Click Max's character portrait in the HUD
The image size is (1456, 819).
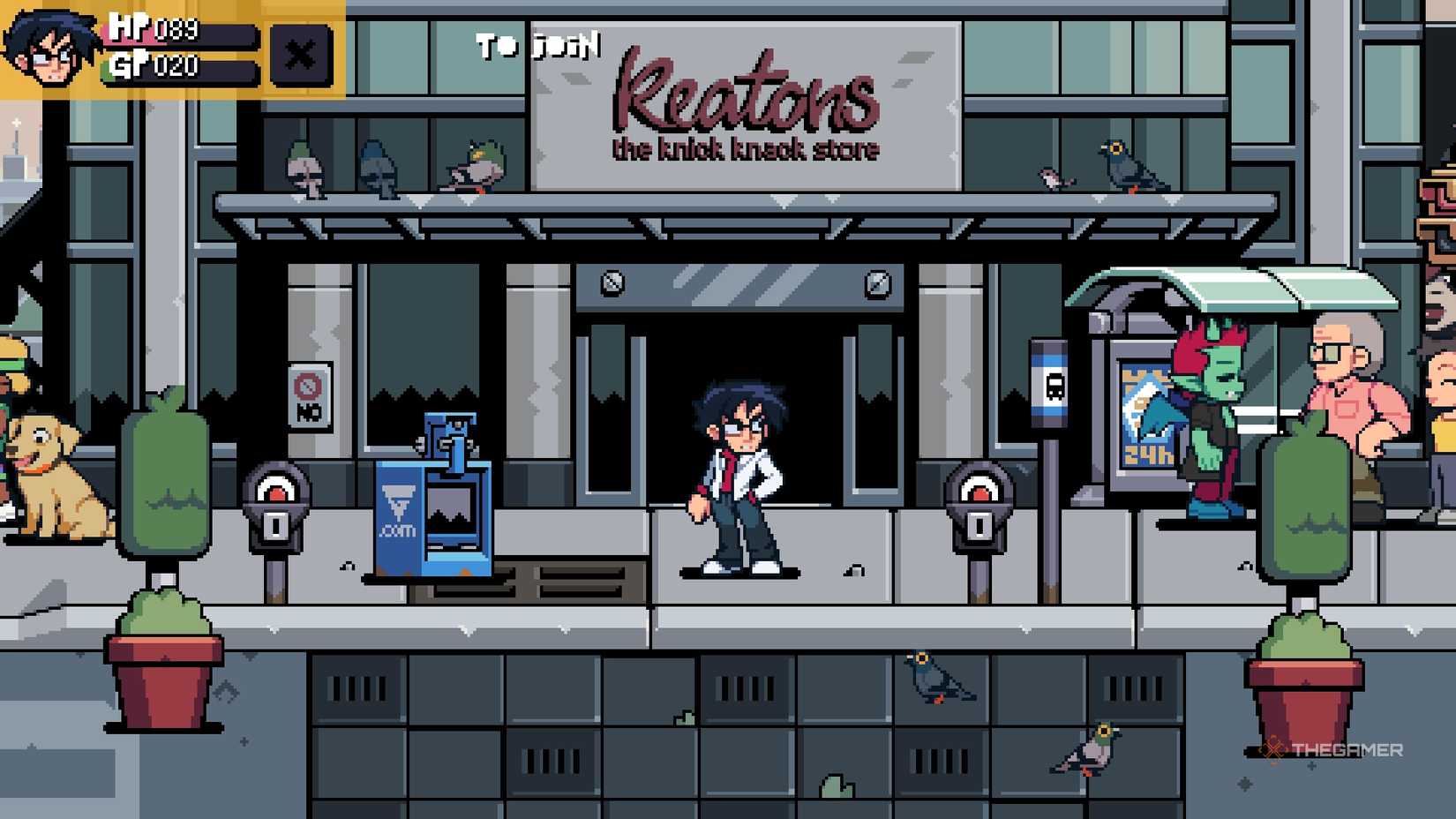point(49,49)
